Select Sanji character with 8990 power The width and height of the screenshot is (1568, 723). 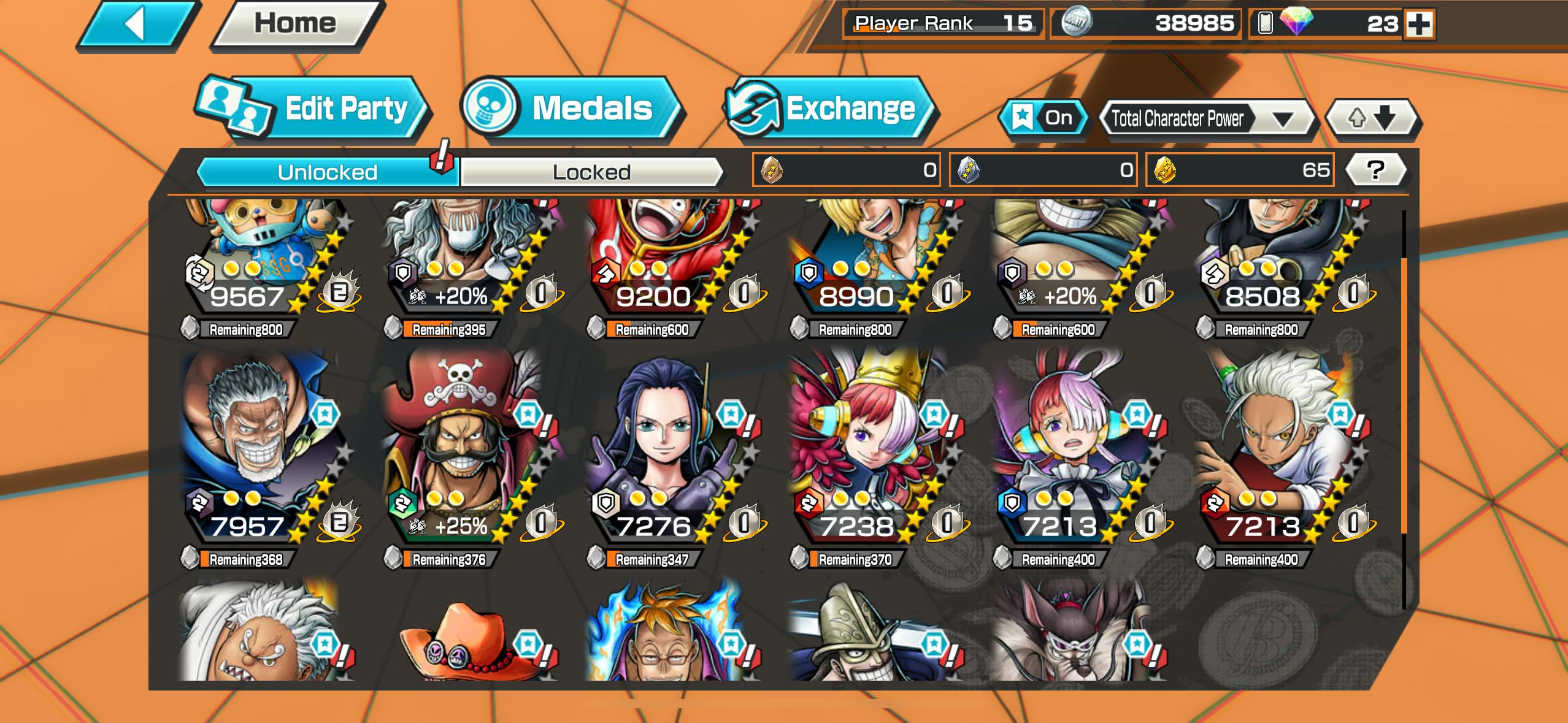pos(871,258)
